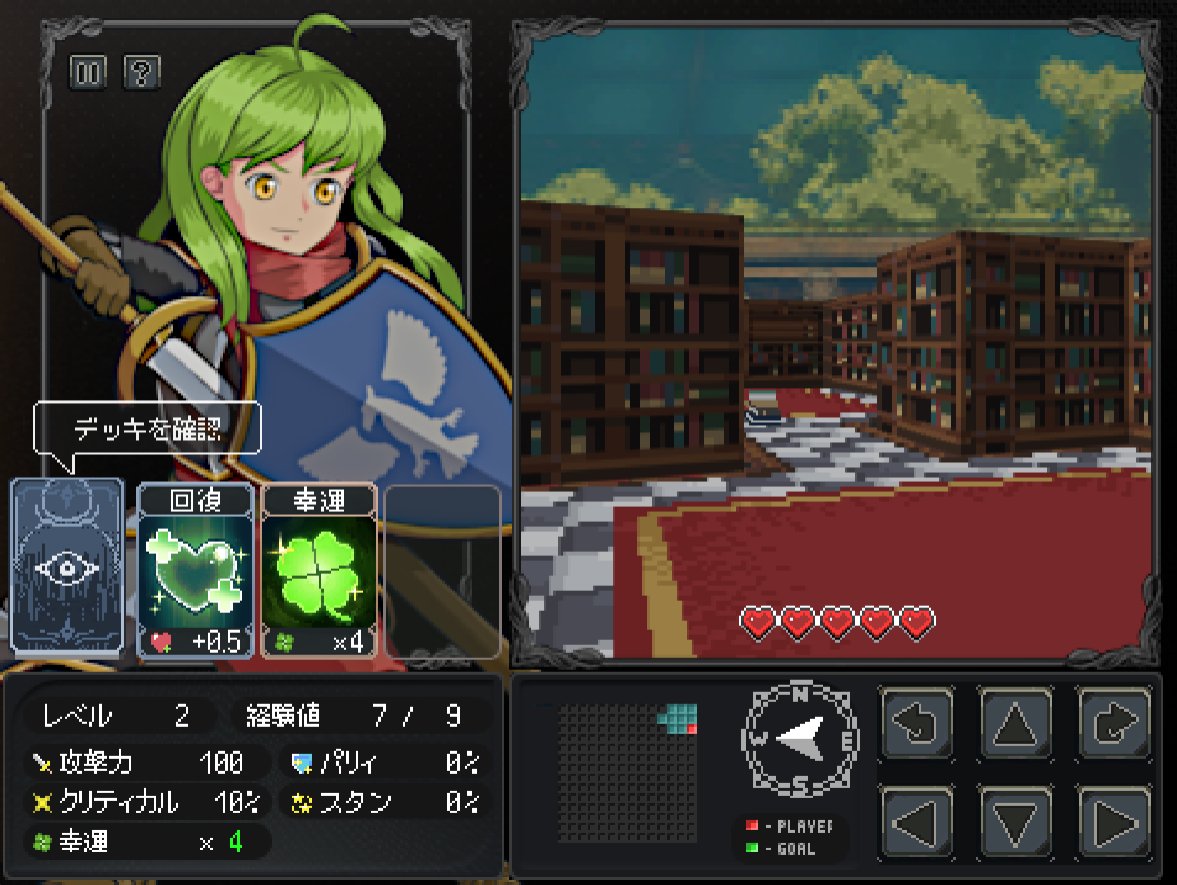This screenshot has width=1177, height=885.
Task: Pause the game with the pause button
Action: [x=87, y=72]
